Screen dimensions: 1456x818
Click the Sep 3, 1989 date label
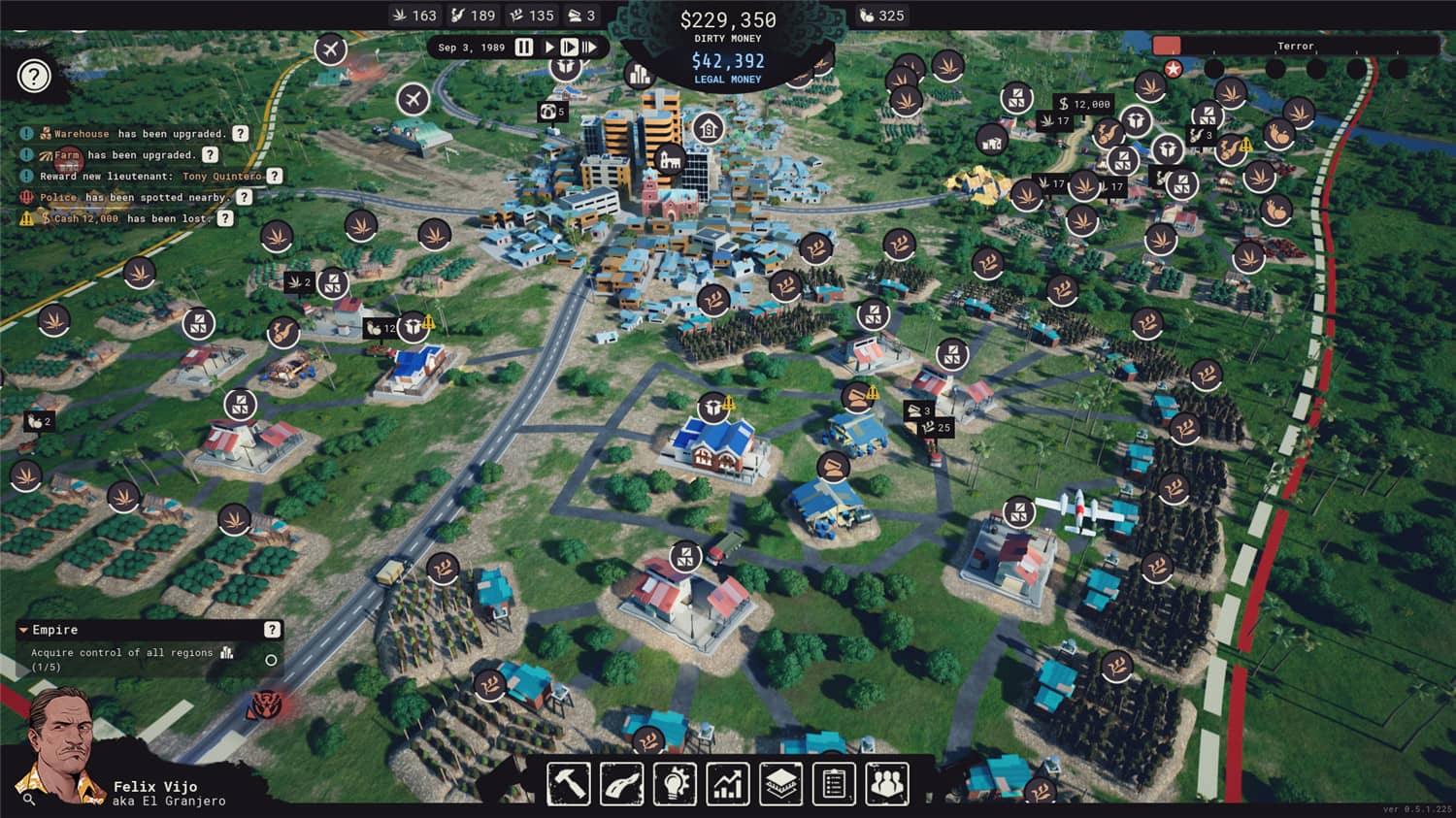[467, 46]
